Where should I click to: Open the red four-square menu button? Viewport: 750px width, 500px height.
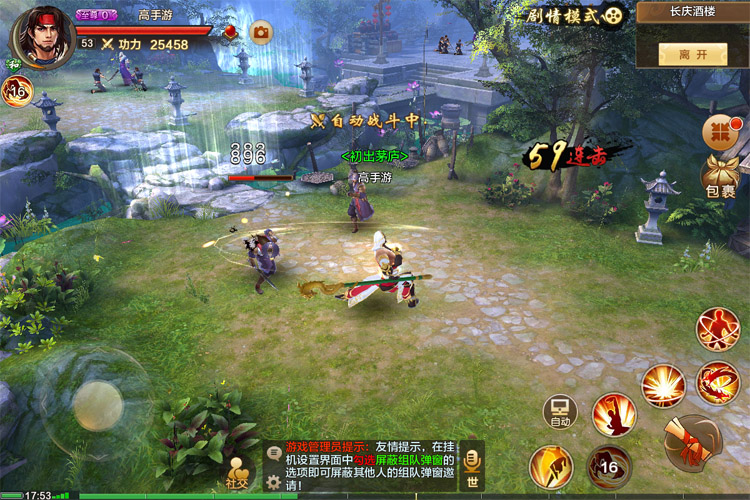(717, 131)
